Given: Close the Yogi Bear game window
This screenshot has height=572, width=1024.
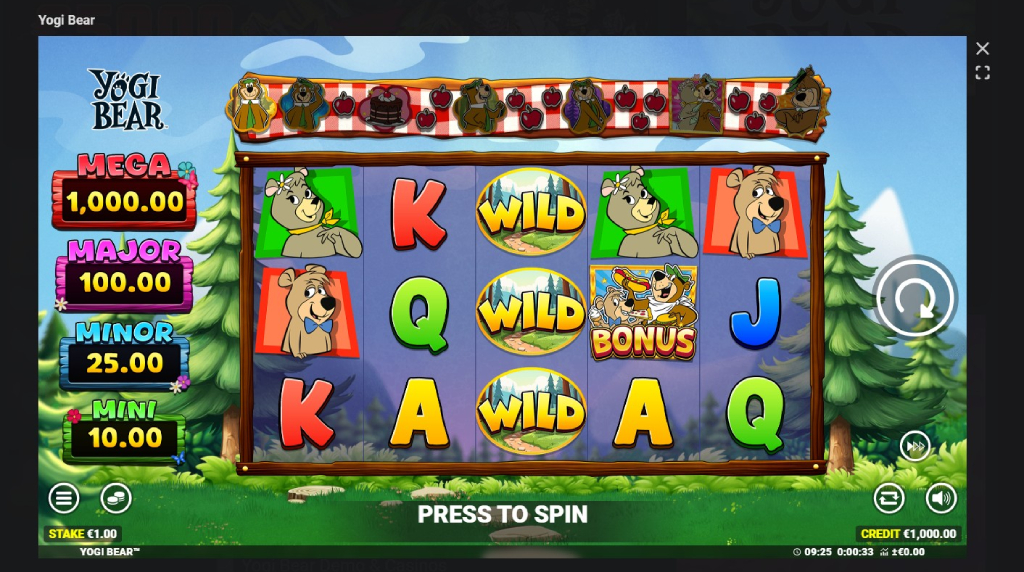Looking at the screenshot, I should click(982, 49).
